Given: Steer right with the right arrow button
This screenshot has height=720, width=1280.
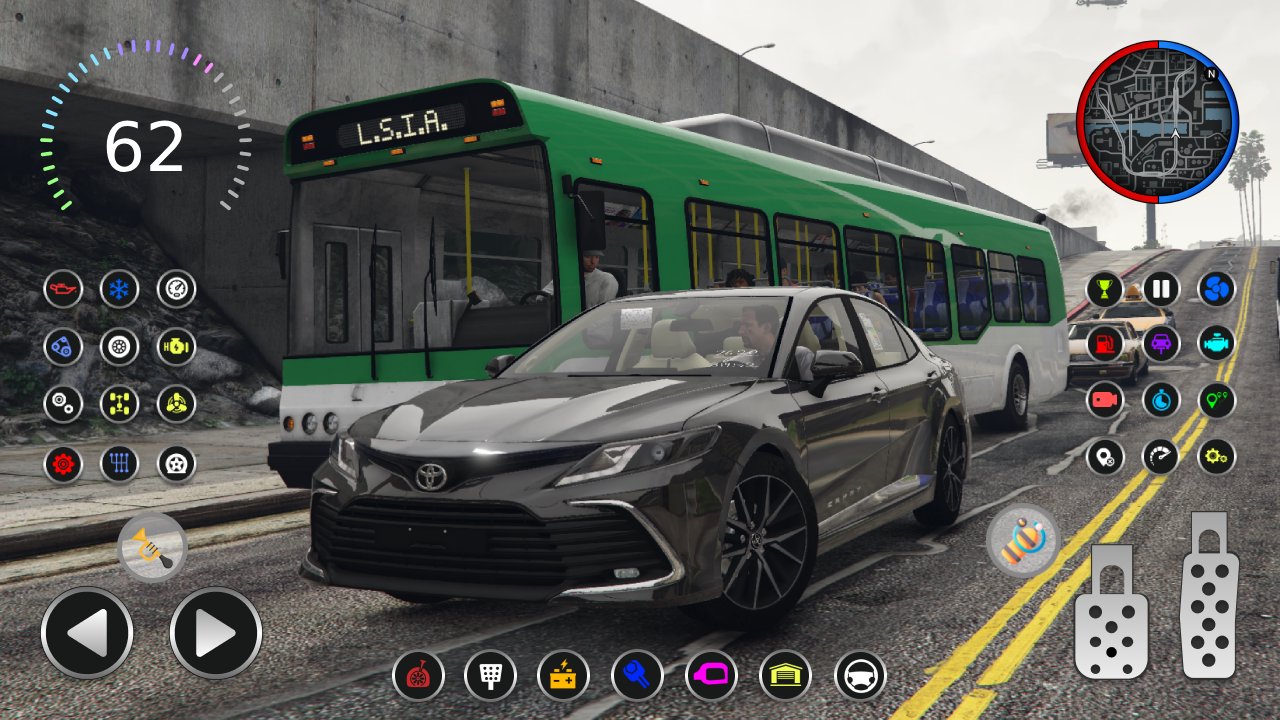Looking at the screenshot, I should 215,633.
